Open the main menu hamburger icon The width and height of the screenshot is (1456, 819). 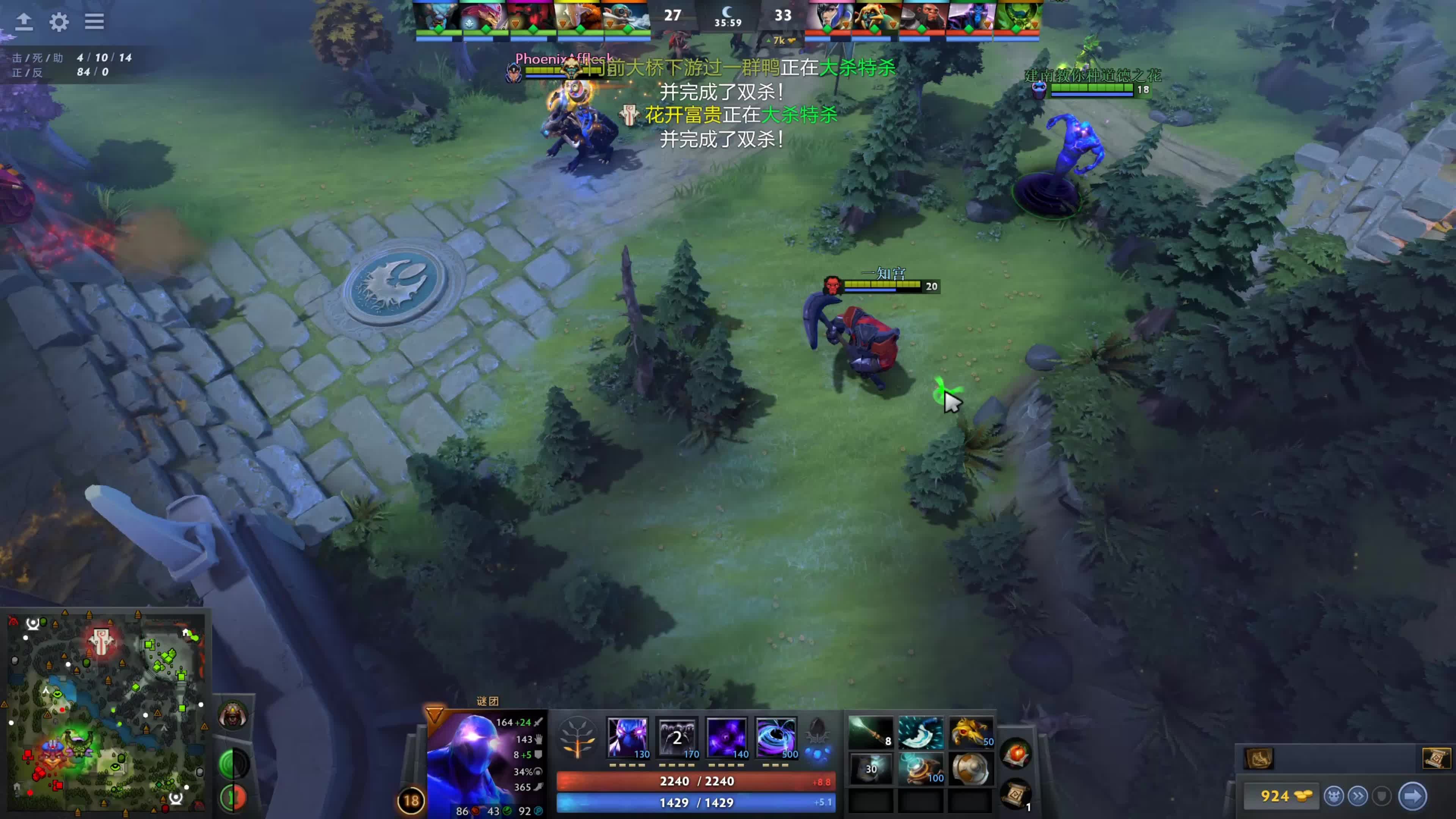[x=94, y=22]
